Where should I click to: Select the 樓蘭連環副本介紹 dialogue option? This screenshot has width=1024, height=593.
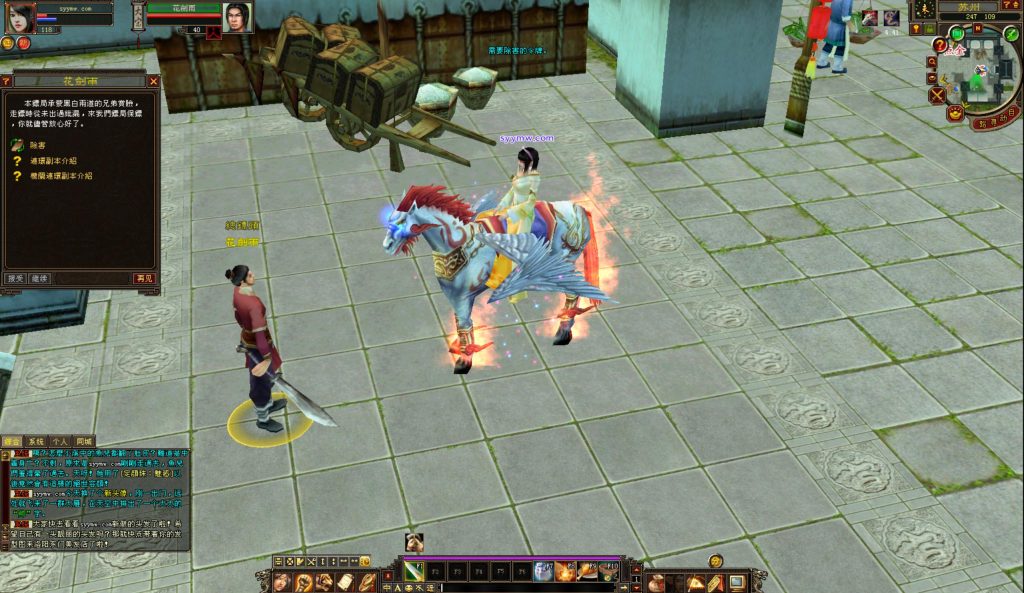click(x=60, y=175)
